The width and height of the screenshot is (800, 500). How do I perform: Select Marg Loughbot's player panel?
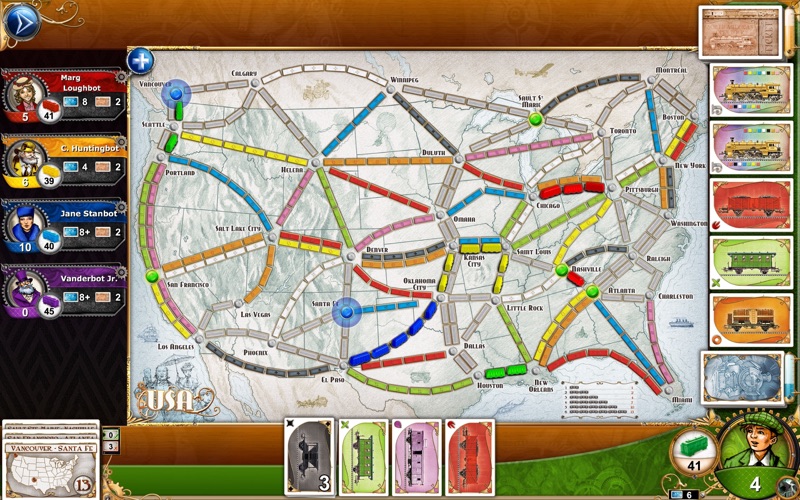click(x=62, y=95)
